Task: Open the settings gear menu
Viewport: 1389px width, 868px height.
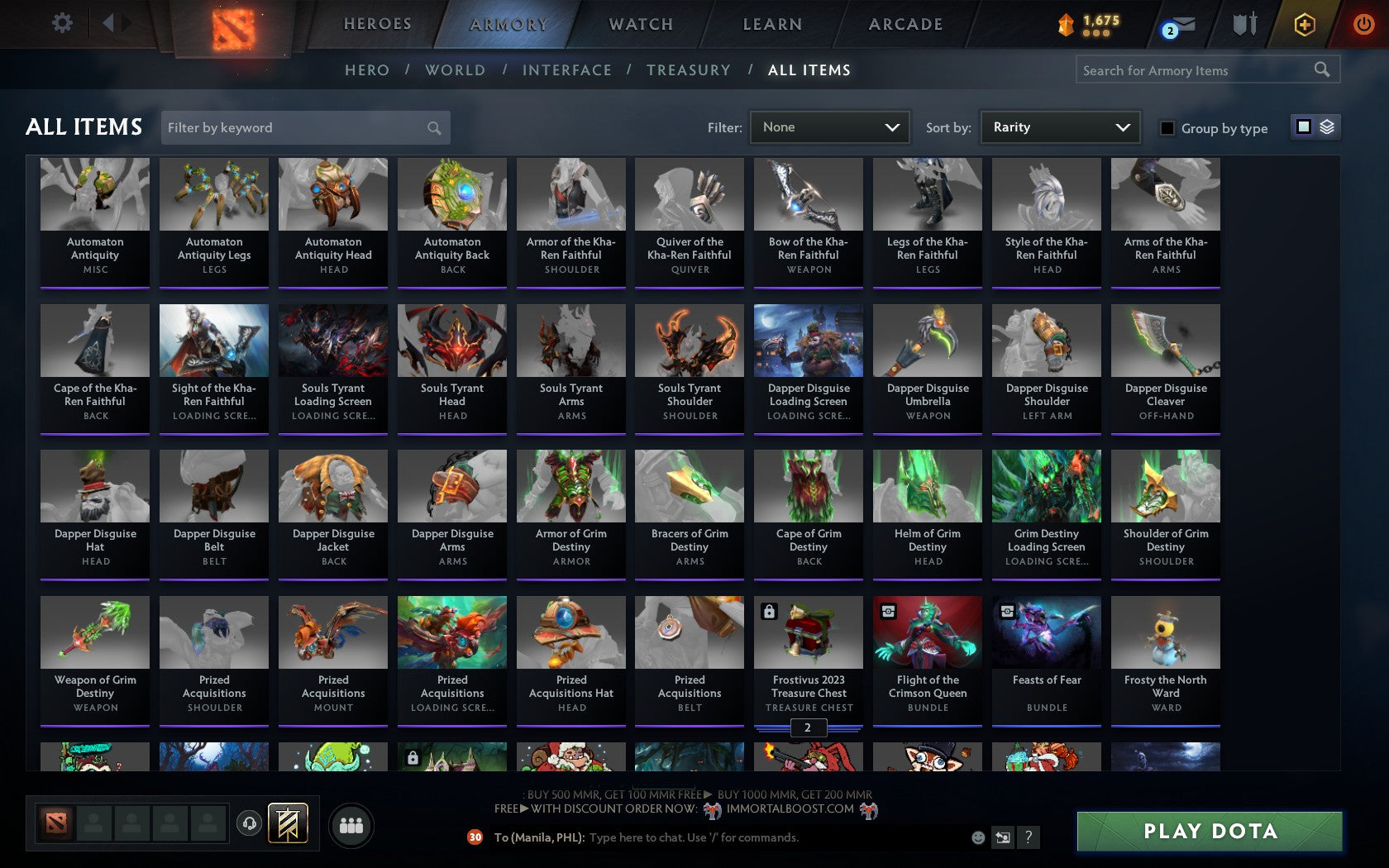Action: [x=60, y=22]
